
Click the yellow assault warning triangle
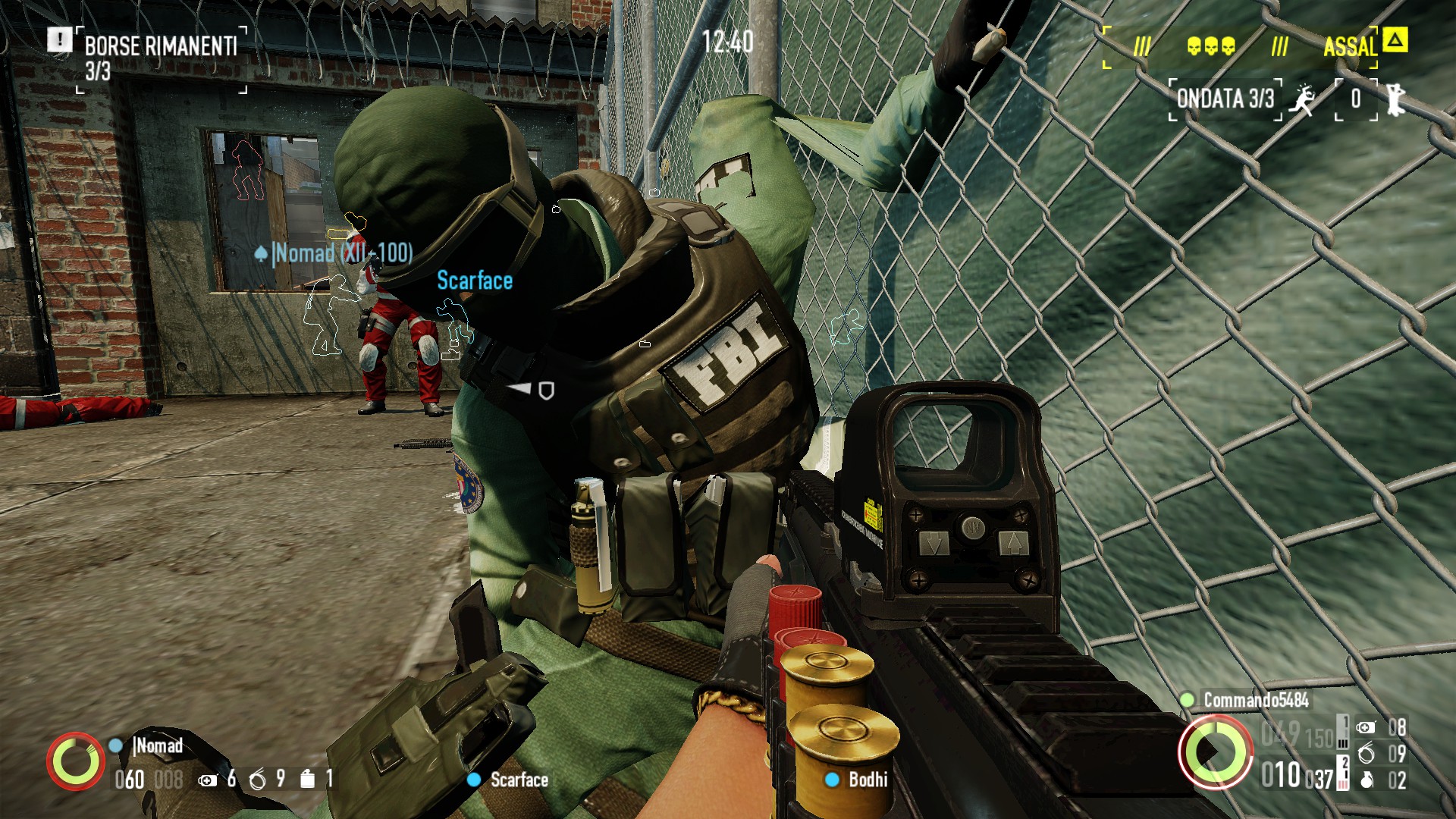[x=1395, y=39]
